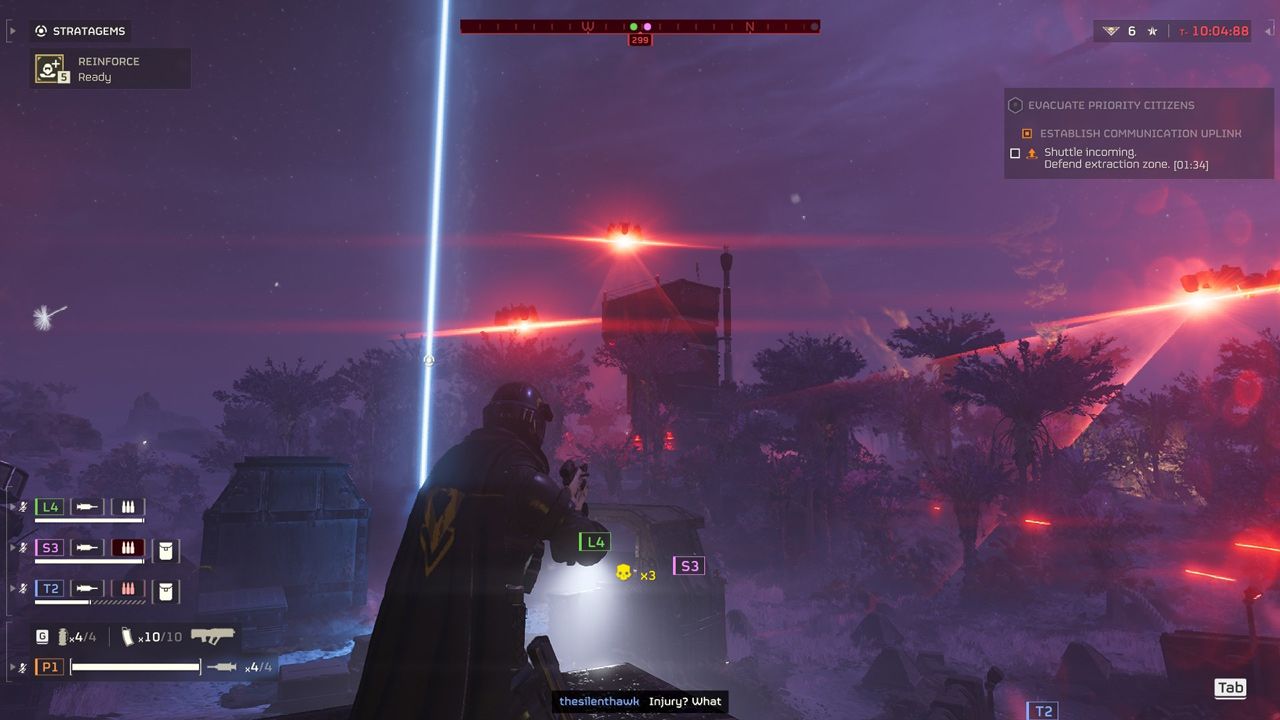Expand player P1's loadout row
The height and width of the screenshot is (720, 1280).
pos(12,666)
